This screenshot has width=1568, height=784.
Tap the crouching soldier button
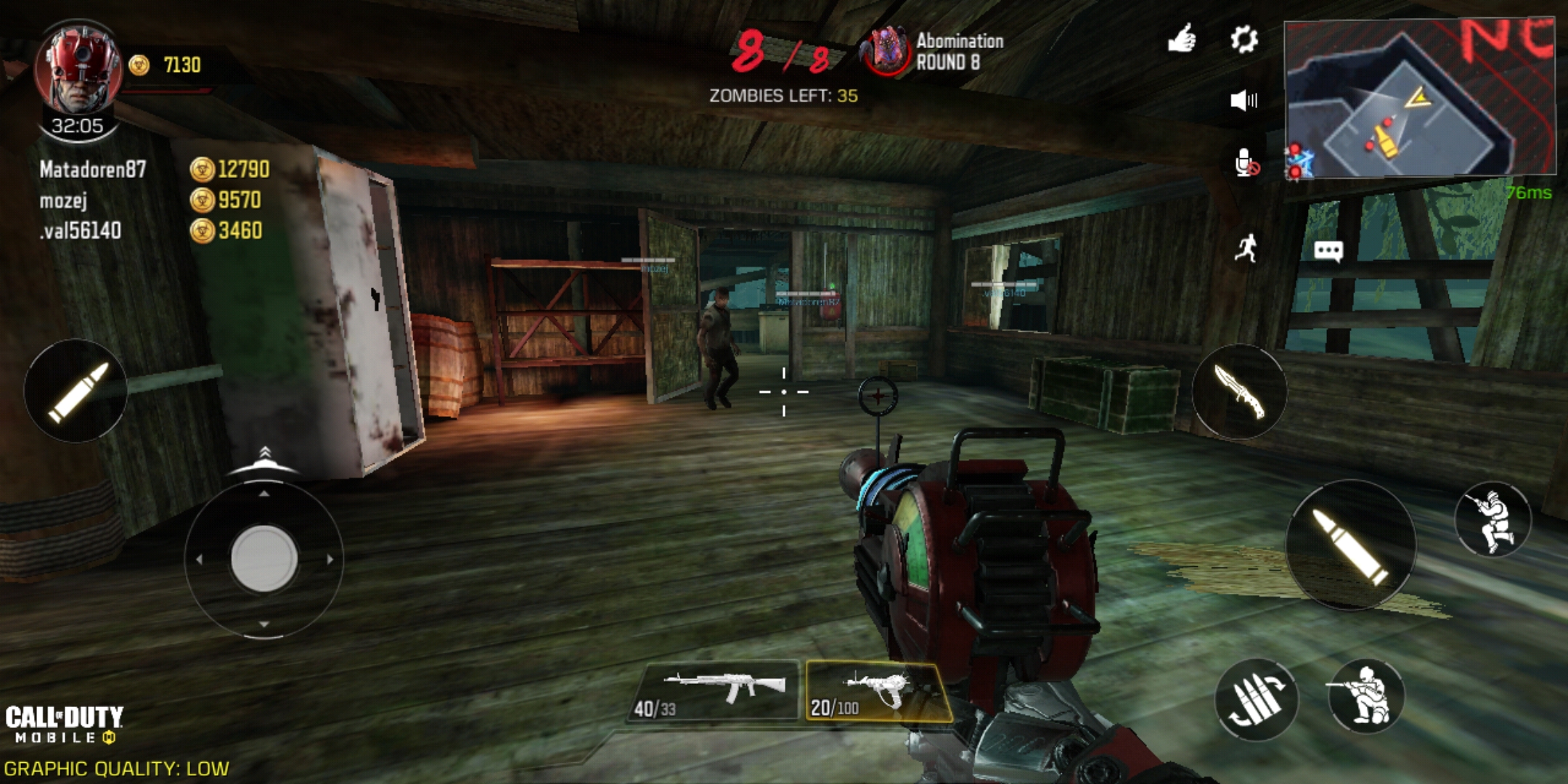(1365, 697)
